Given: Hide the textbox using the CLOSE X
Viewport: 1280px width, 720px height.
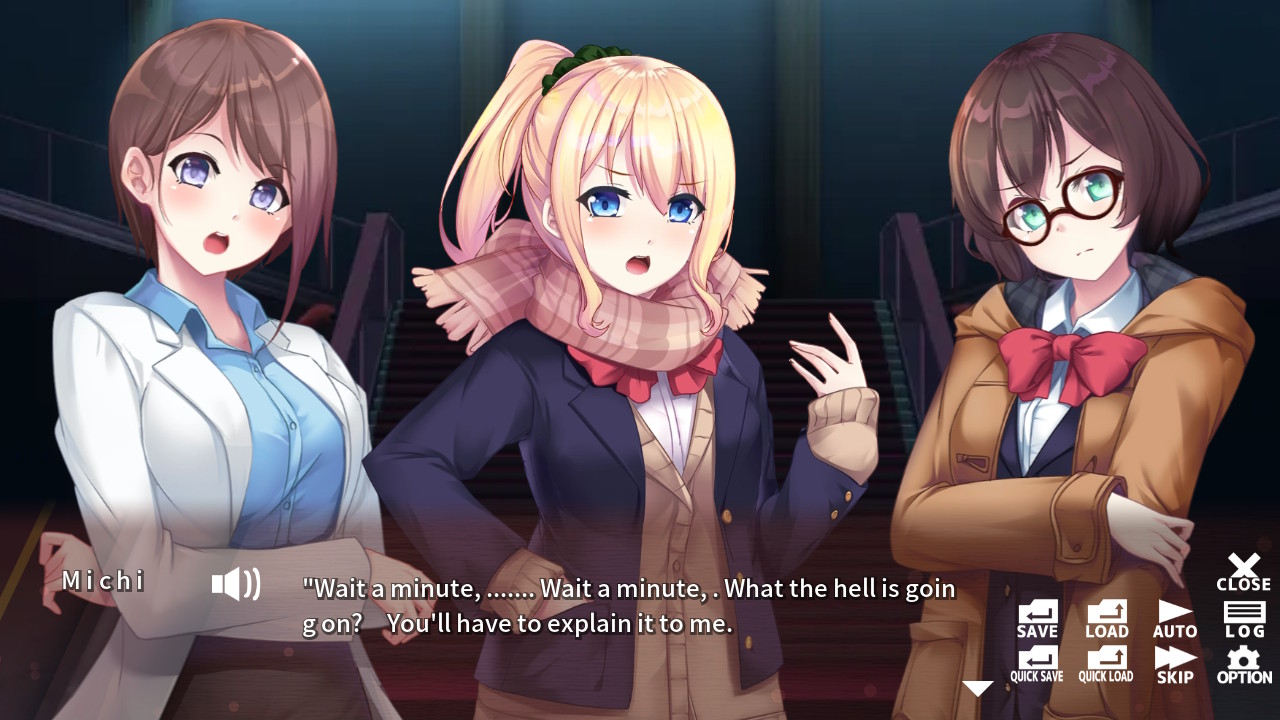Looking at the screenshot, I should pos(1243,572).
